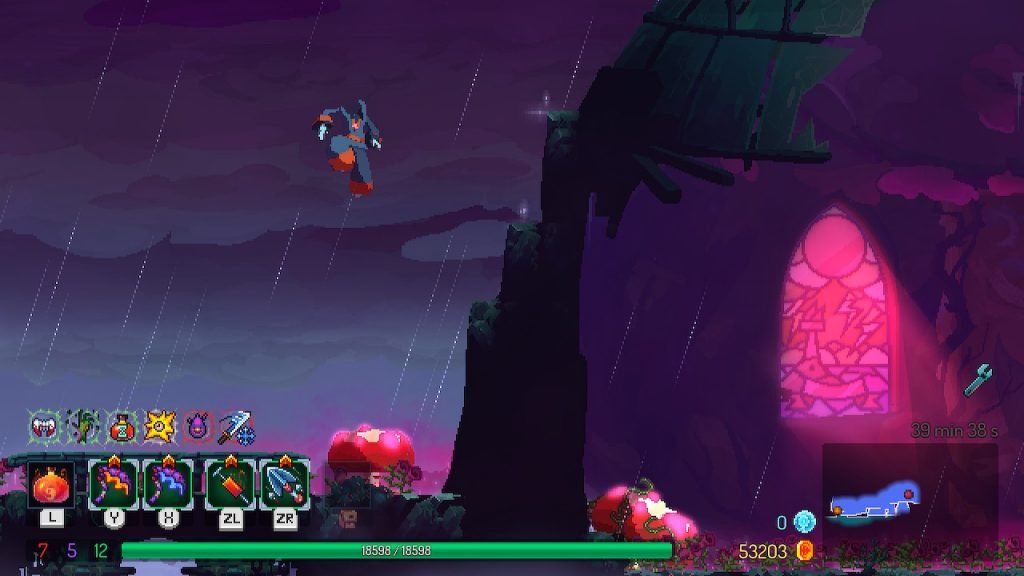Activate the blue claw skill slot
This screenshot has height=576, width=1024.
(x=285, y=484)
